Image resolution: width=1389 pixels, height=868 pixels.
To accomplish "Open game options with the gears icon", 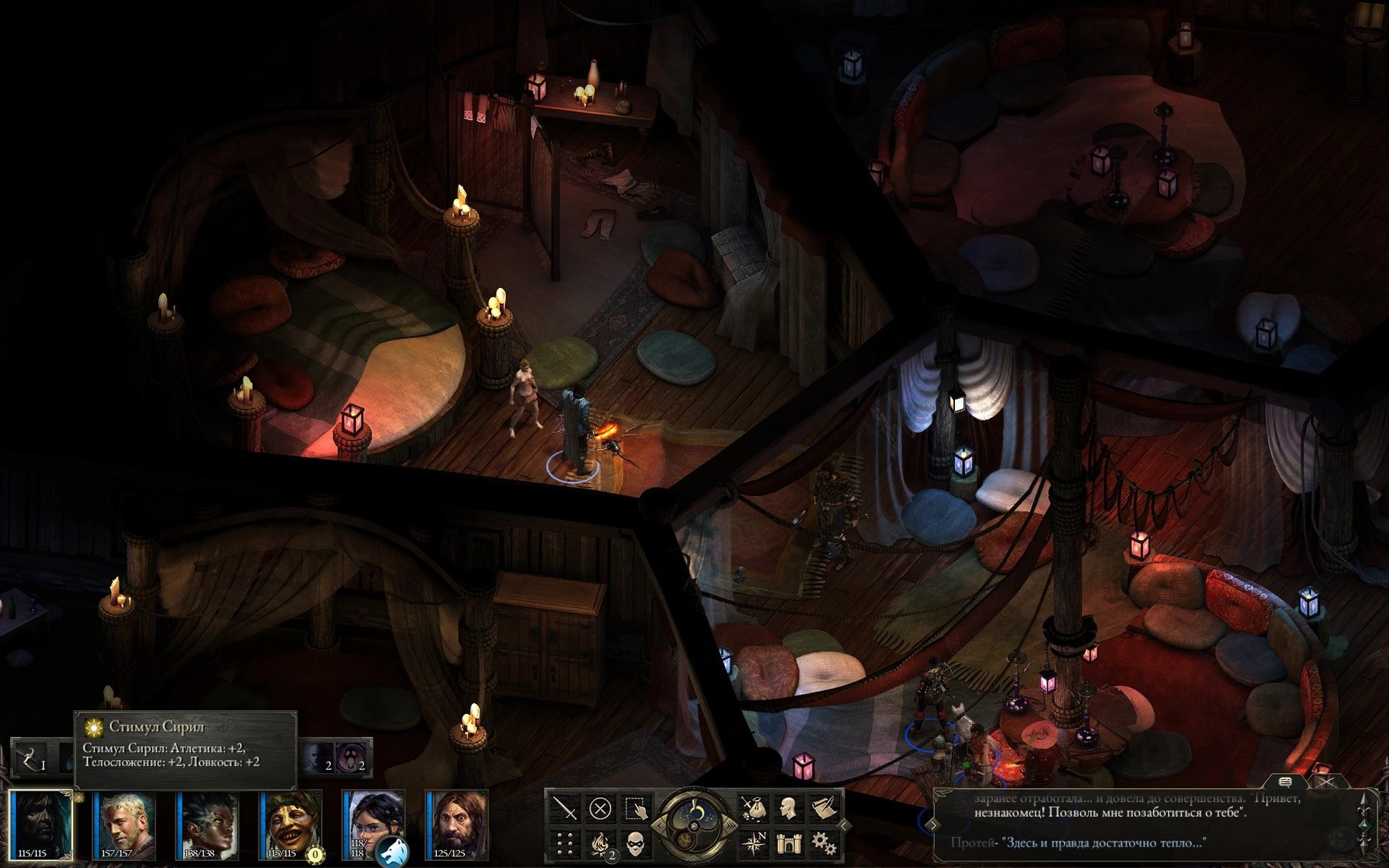I will coord(824,844).
